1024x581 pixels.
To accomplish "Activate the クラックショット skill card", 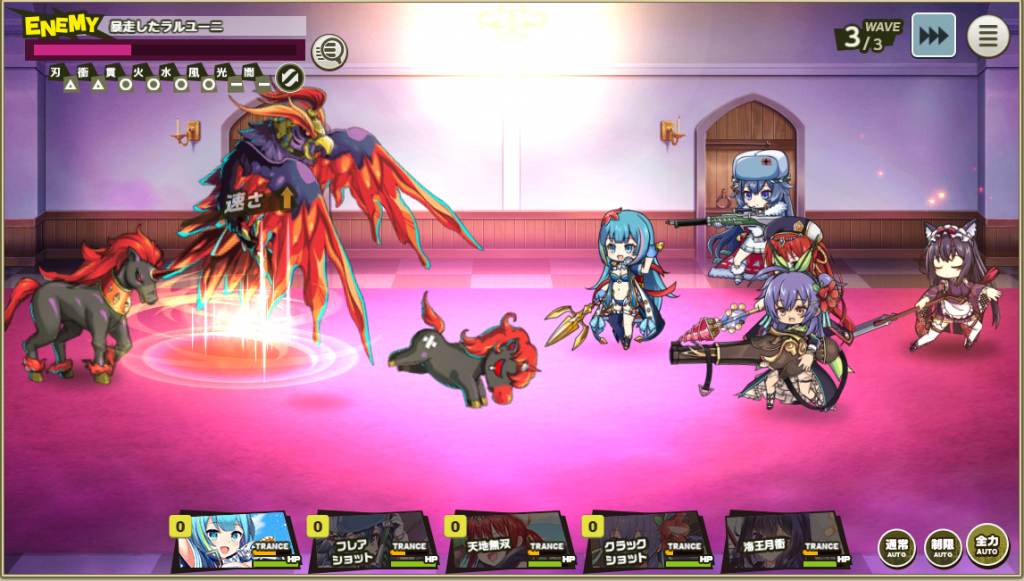I will 649,542.
